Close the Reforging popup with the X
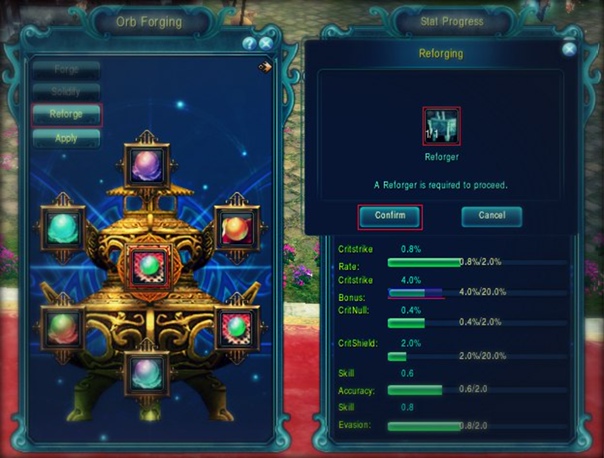Screen dimensions: 604x458 (569, 48)
